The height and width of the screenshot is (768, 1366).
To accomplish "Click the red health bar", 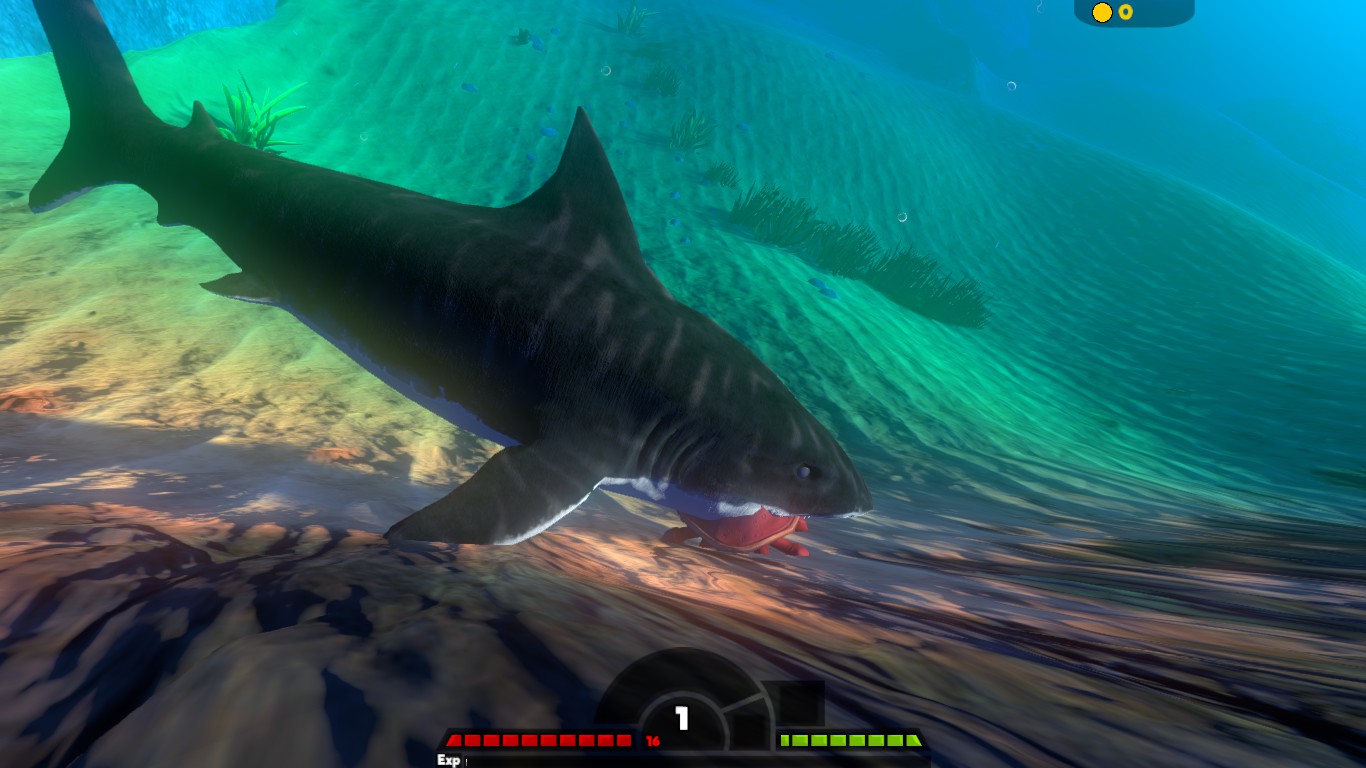I will [540, 740].
